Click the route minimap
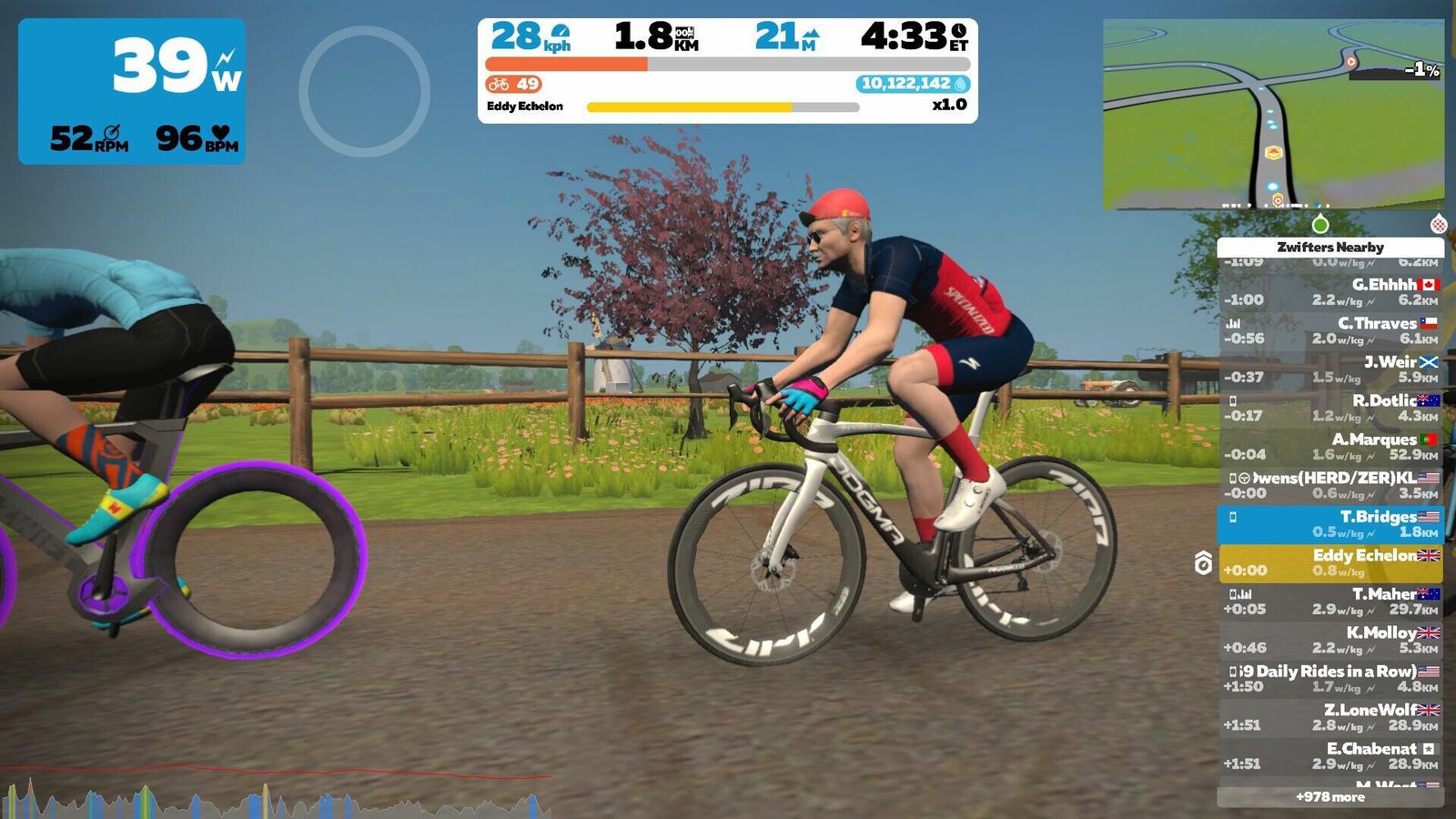This screenshot has width=1456, height=819. tap(1273, 115)
